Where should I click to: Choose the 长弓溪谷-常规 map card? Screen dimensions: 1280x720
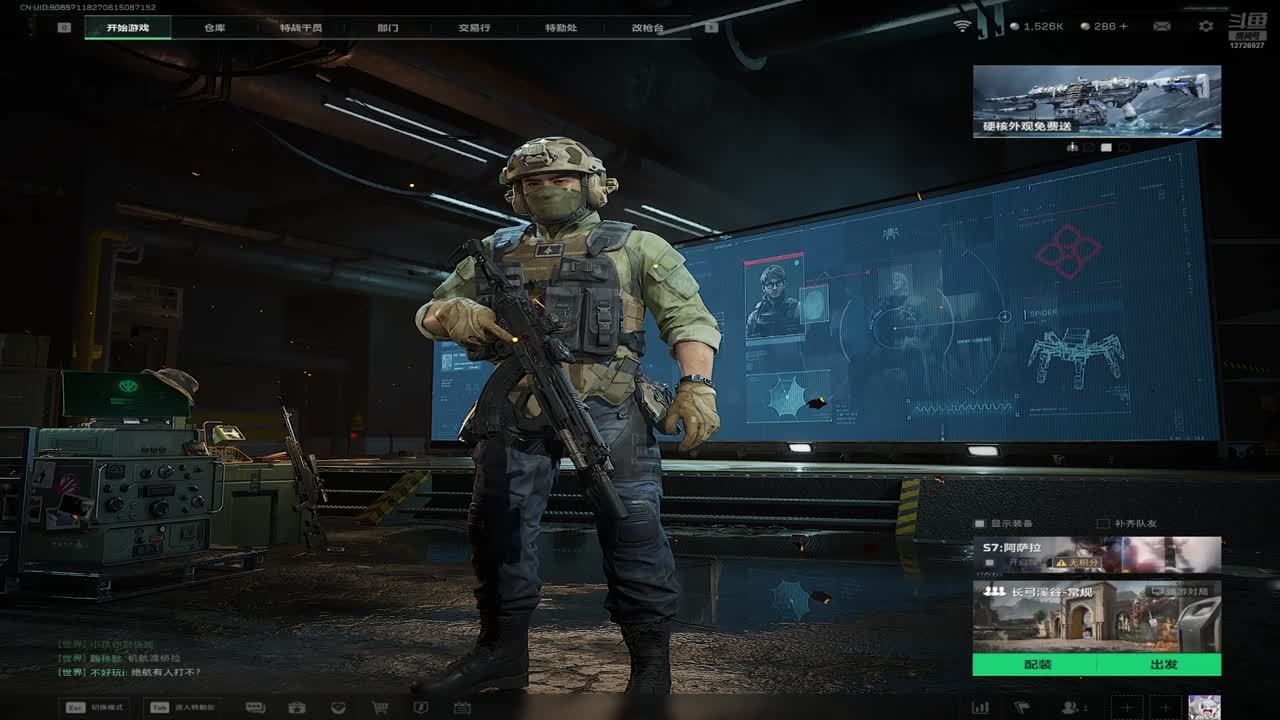[x=1096, y=616]
